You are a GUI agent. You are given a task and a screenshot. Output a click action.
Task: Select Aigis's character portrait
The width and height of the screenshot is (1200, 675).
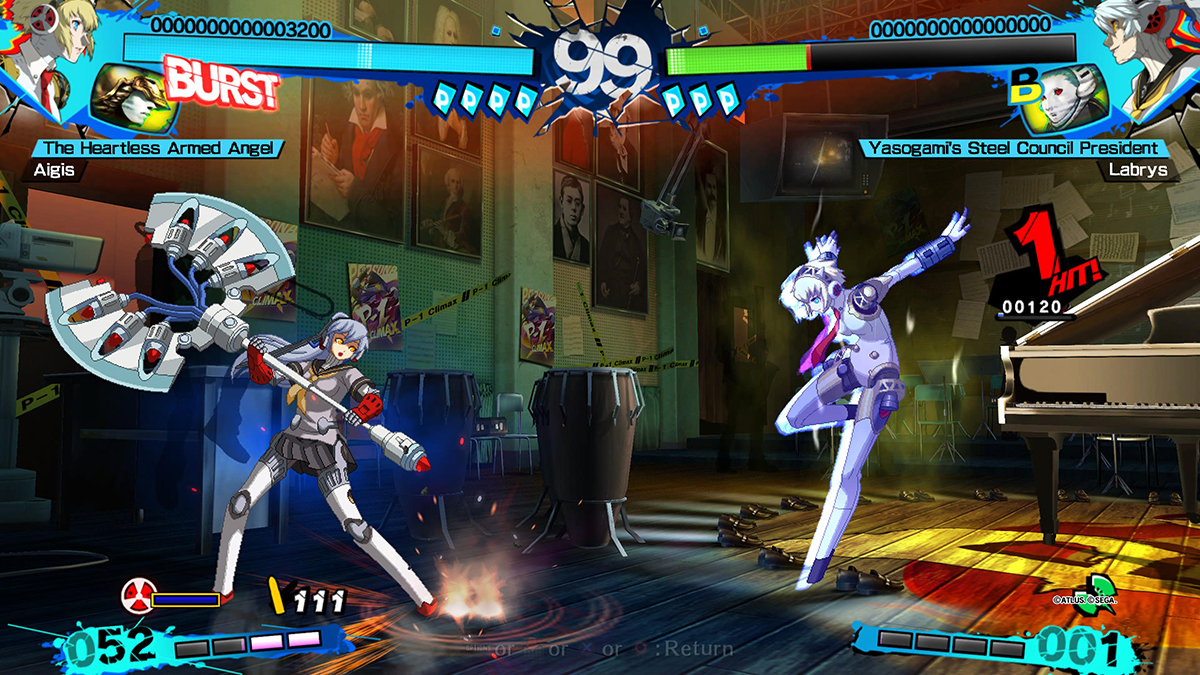42,50
